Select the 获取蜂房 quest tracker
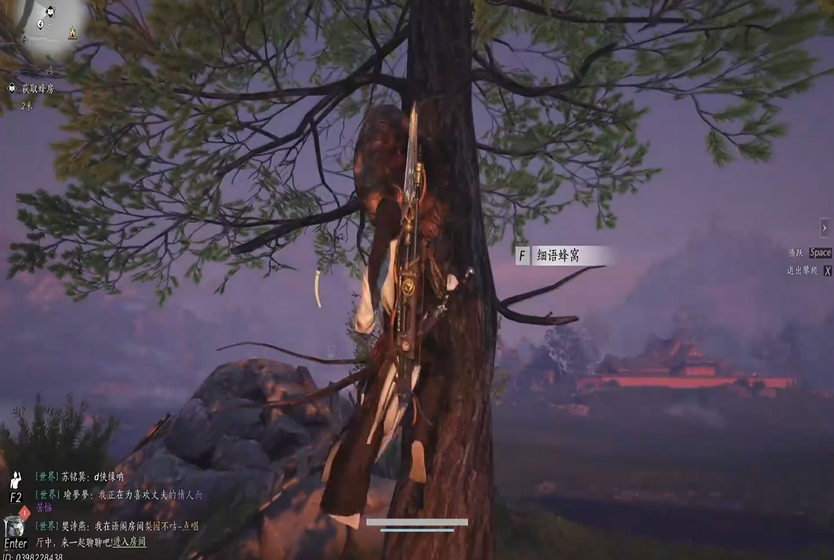Image resolution: width=834 pixels, height=560 pixels. pyautogui.click(x=38, y=89)
